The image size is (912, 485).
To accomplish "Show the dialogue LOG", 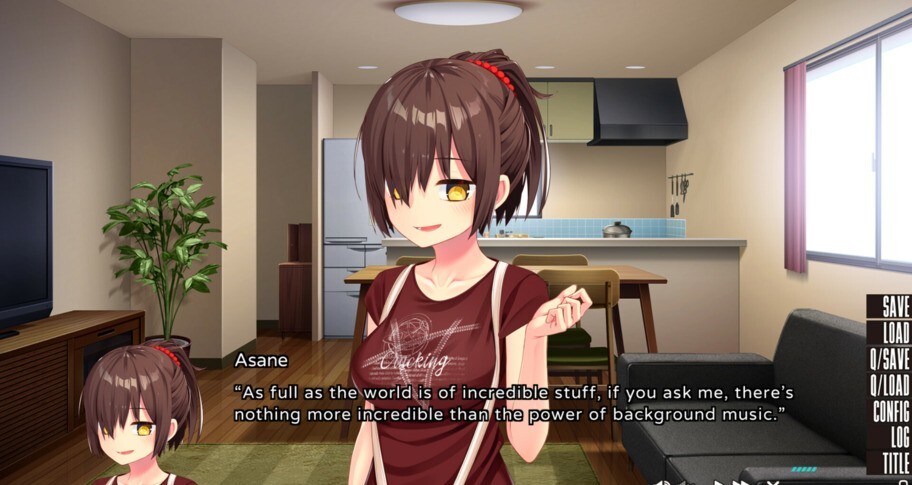I will tap(899, 437).
